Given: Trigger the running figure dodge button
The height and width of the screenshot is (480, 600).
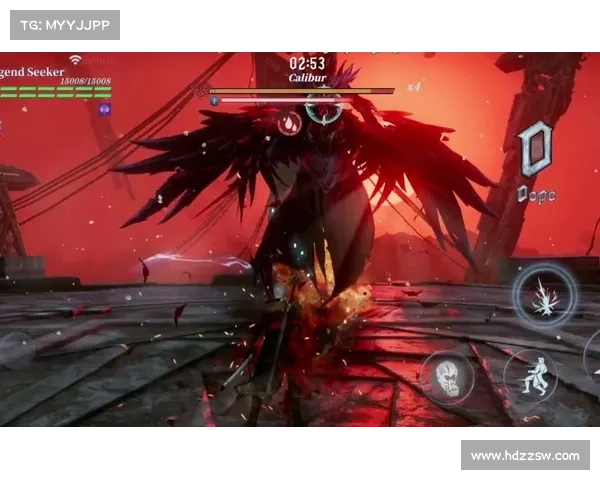Looking at the screenshot, I should (x=529, y=374).
